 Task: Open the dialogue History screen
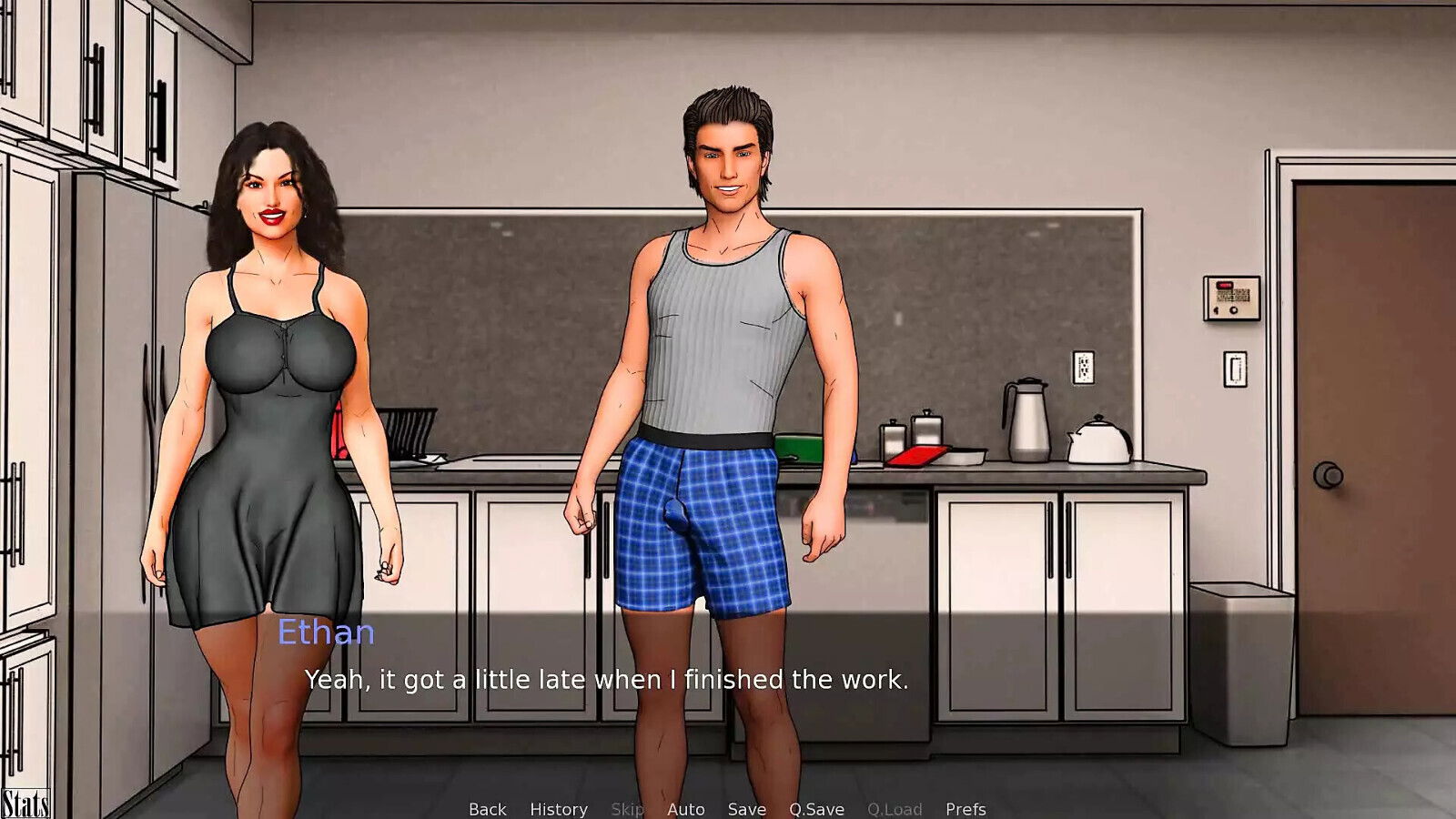558,808
